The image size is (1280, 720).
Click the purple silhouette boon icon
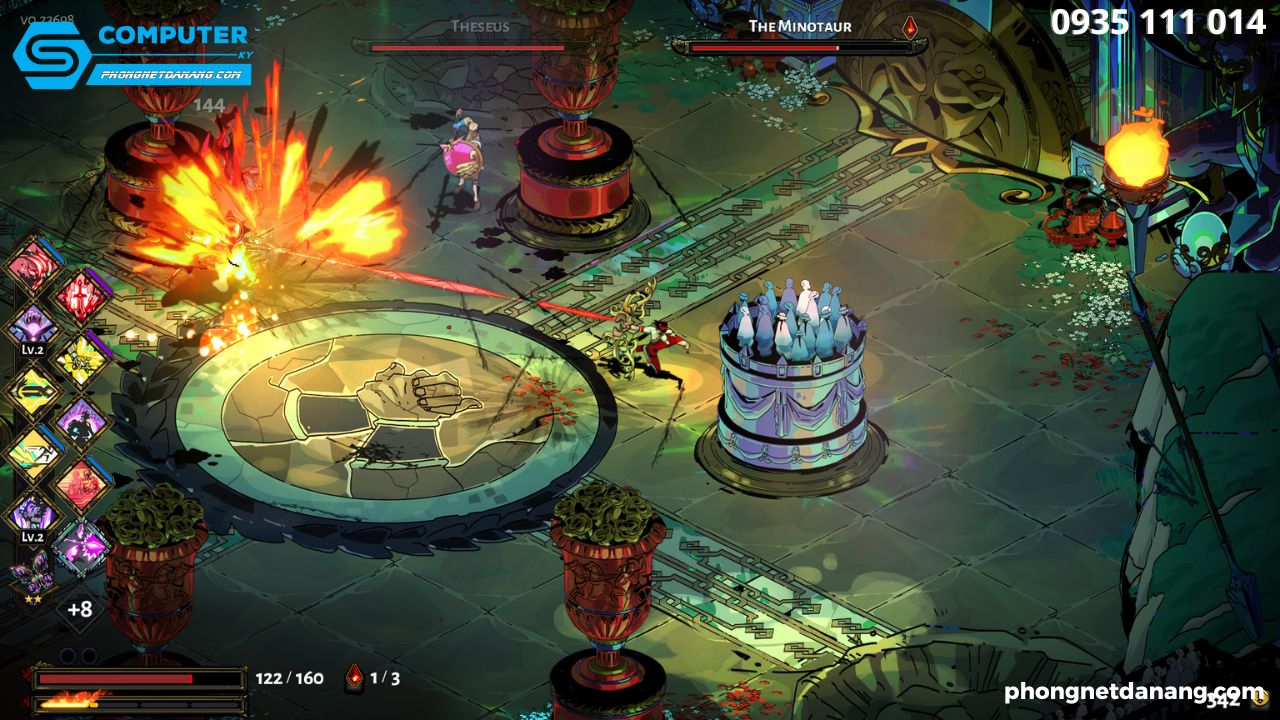(x=81, y=422)
